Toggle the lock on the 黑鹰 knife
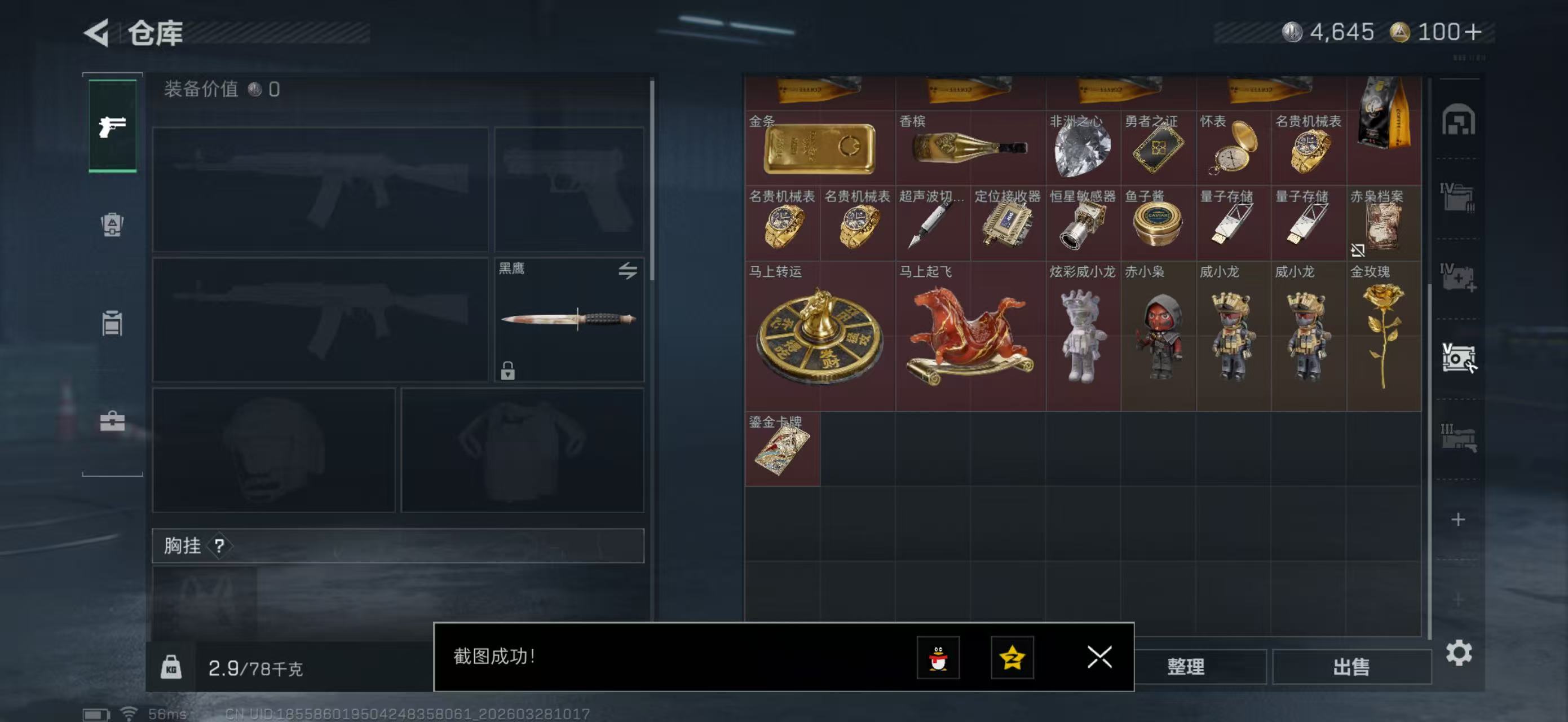This screenshot has height=722, width=1568. [509, 370]
